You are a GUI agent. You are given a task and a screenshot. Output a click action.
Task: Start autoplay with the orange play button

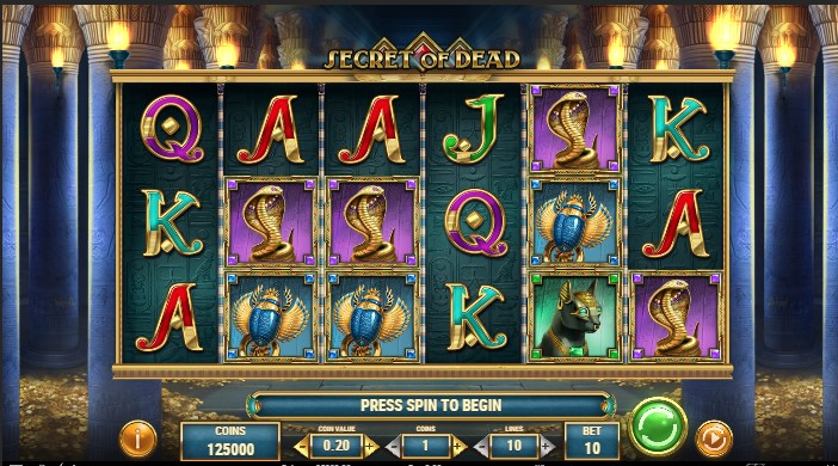pos(714,439)
